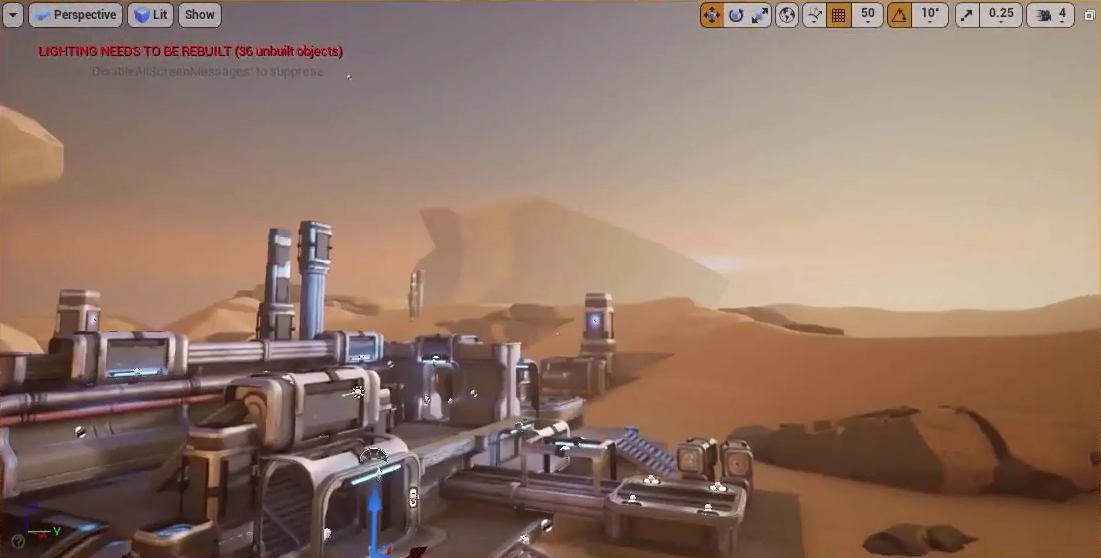Toggle the world/local coordinate globe button

tap(787, 15)
